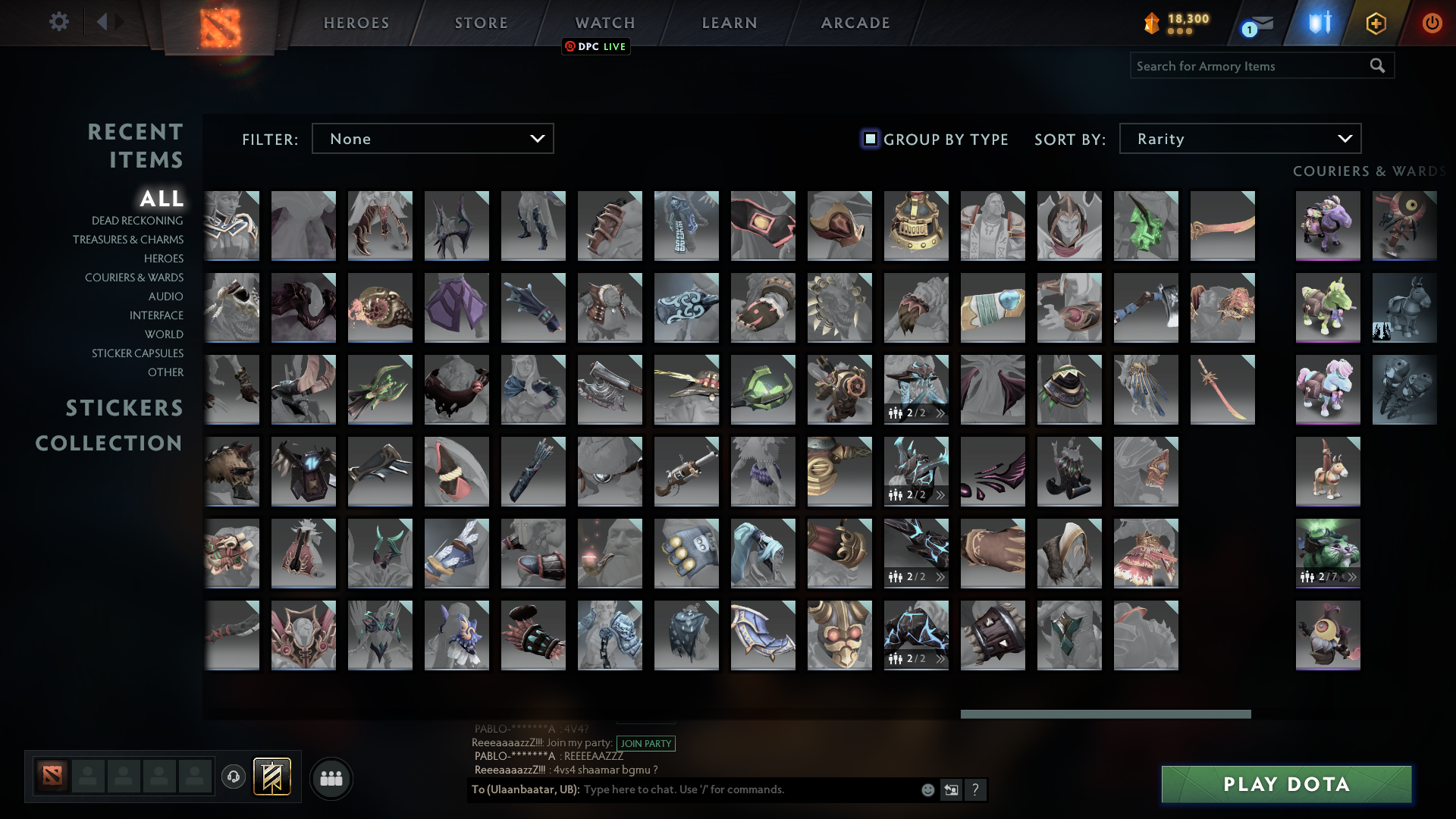Click the Search for Armory Items field

point(1251,65)
